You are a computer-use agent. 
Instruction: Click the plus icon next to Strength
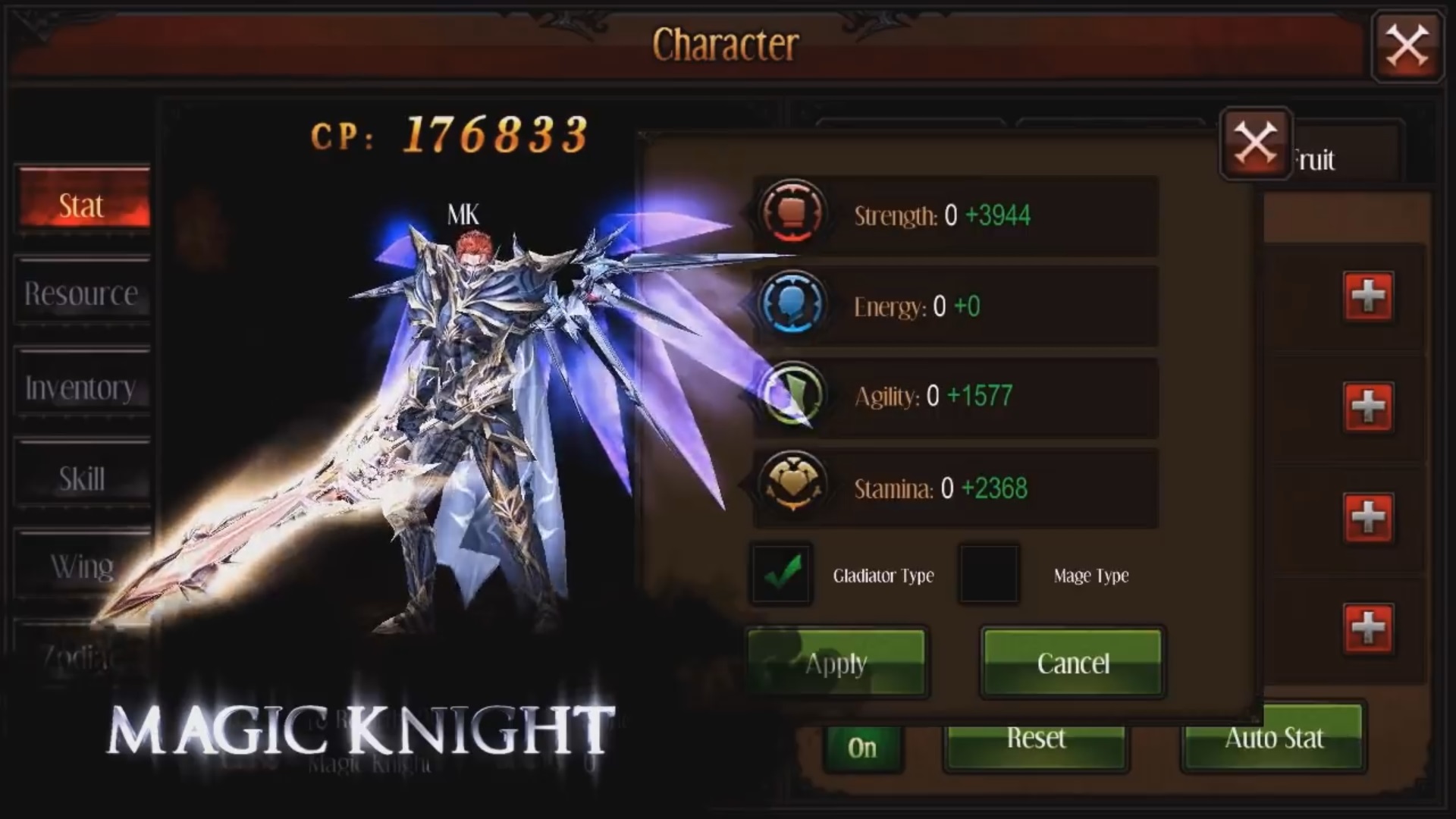1370,298
